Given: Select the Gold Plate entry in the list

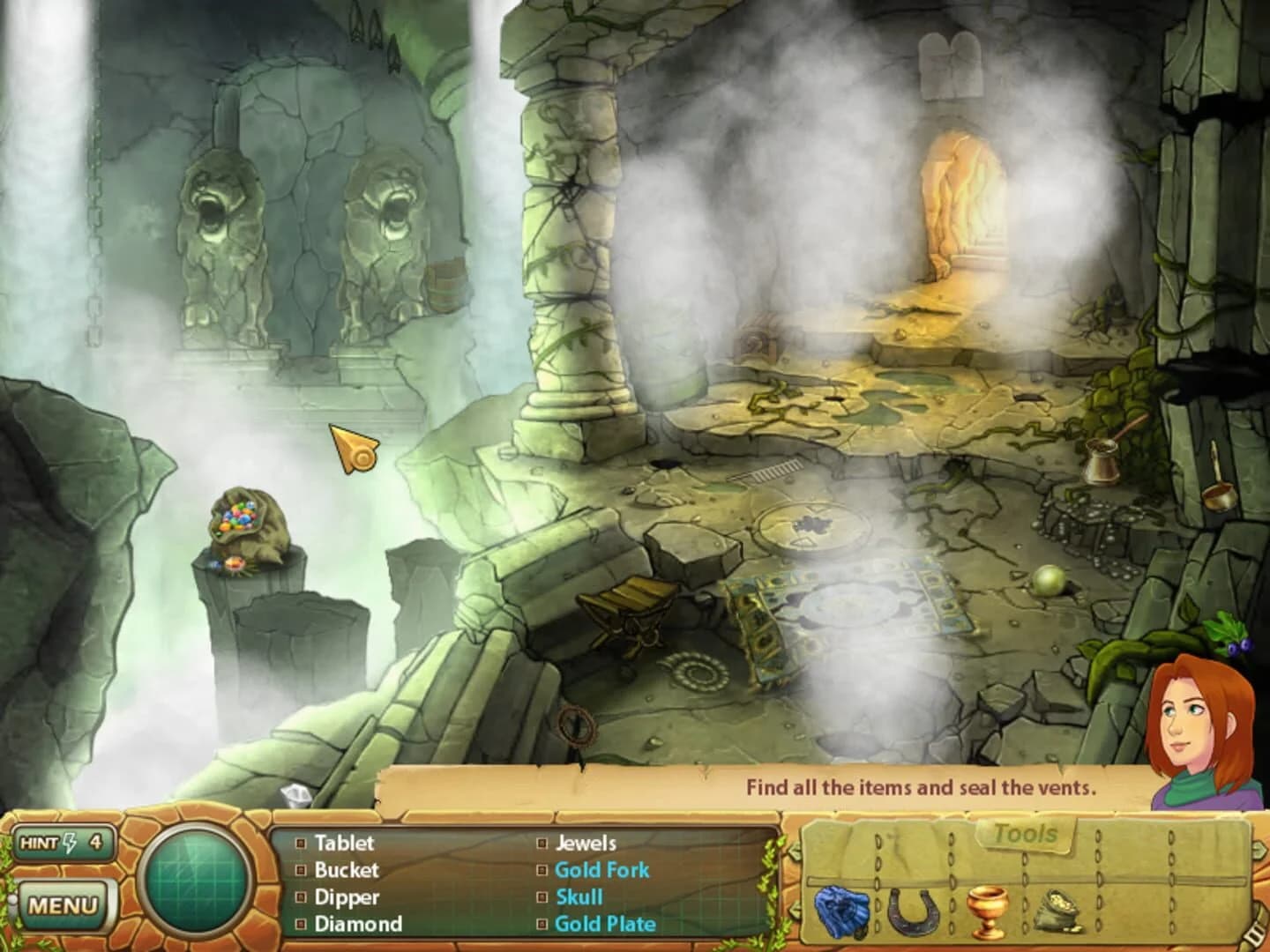Looking at the screenshot, I should pyautogui.click(x=604, y=926).
